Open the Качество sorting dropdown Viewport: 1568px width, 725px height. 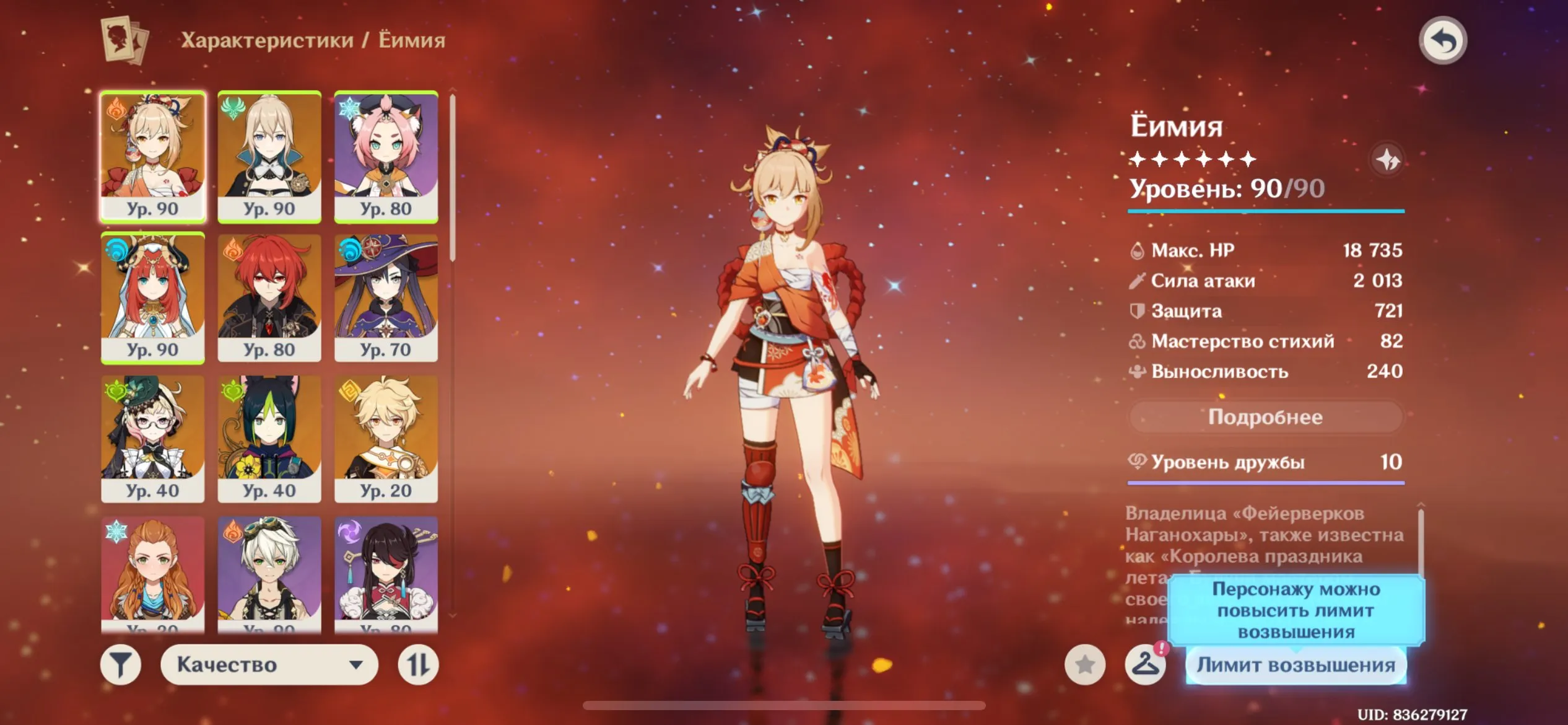[271, 664]
